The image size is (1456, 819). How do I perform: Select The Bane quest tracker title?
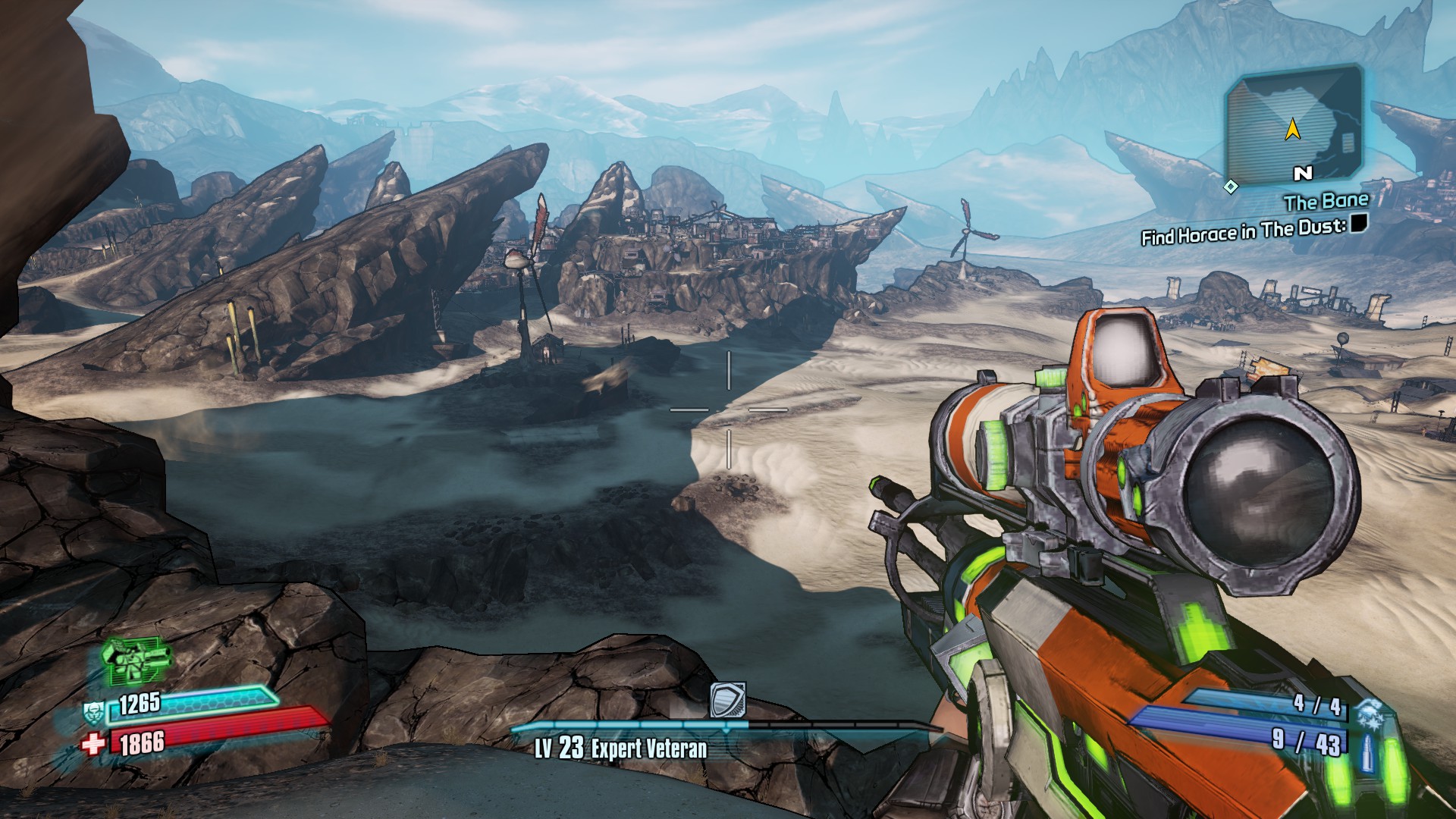click(x=1326, y=202)
